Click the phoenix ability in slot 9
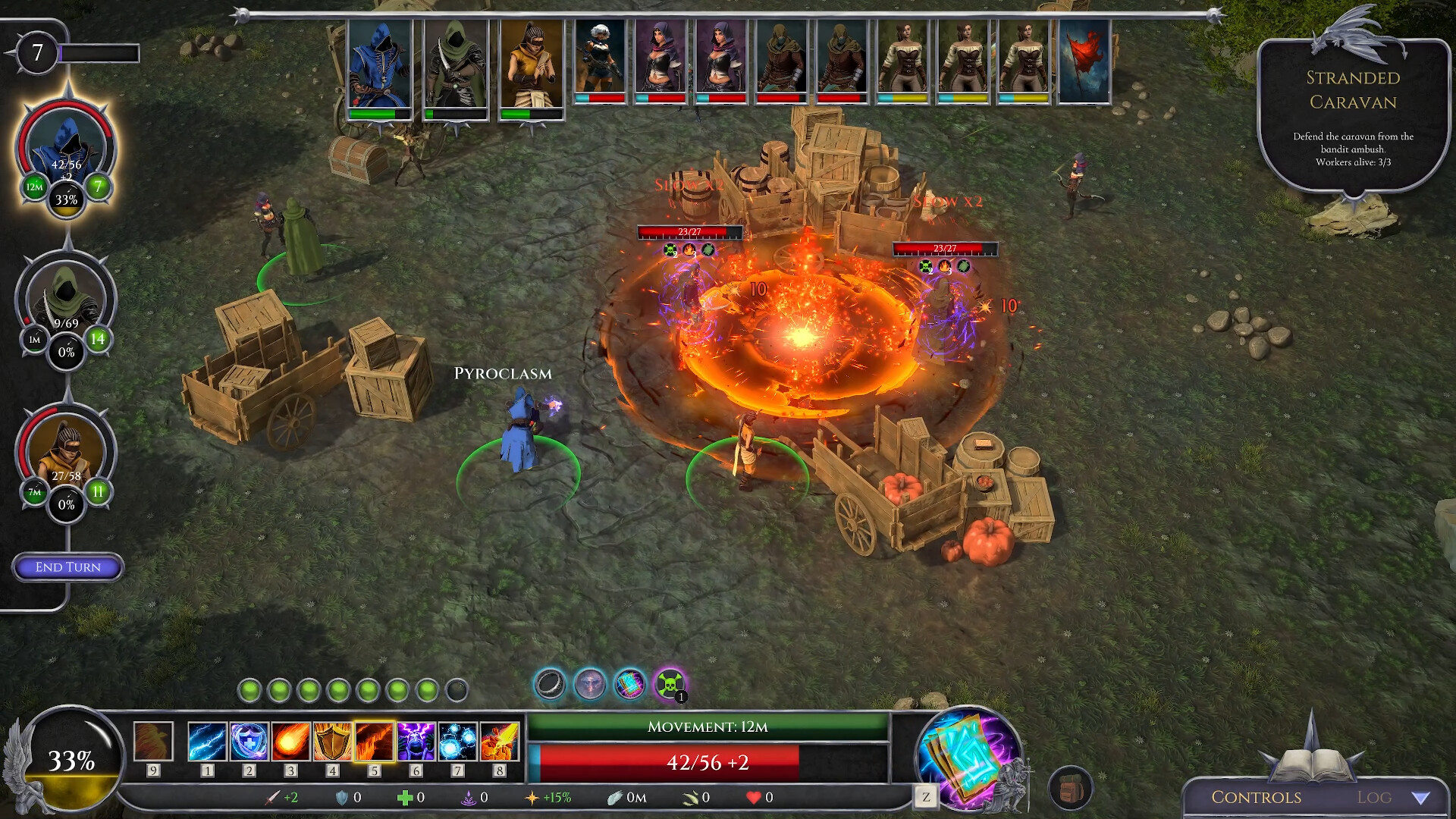 point(152,747)
